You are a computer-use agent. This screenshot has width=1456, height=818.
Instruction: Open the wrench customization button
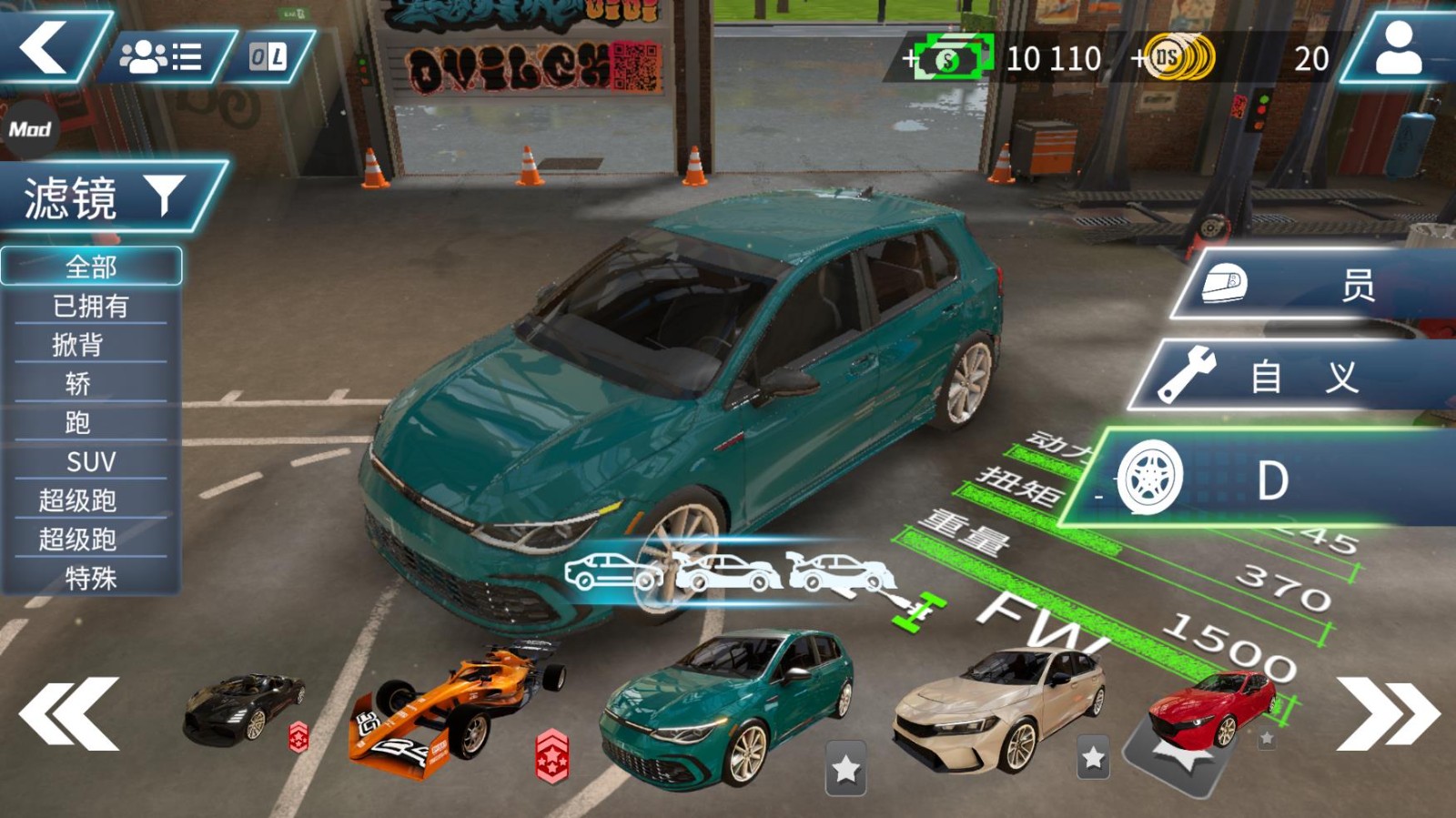click(x=1292, y=377)
